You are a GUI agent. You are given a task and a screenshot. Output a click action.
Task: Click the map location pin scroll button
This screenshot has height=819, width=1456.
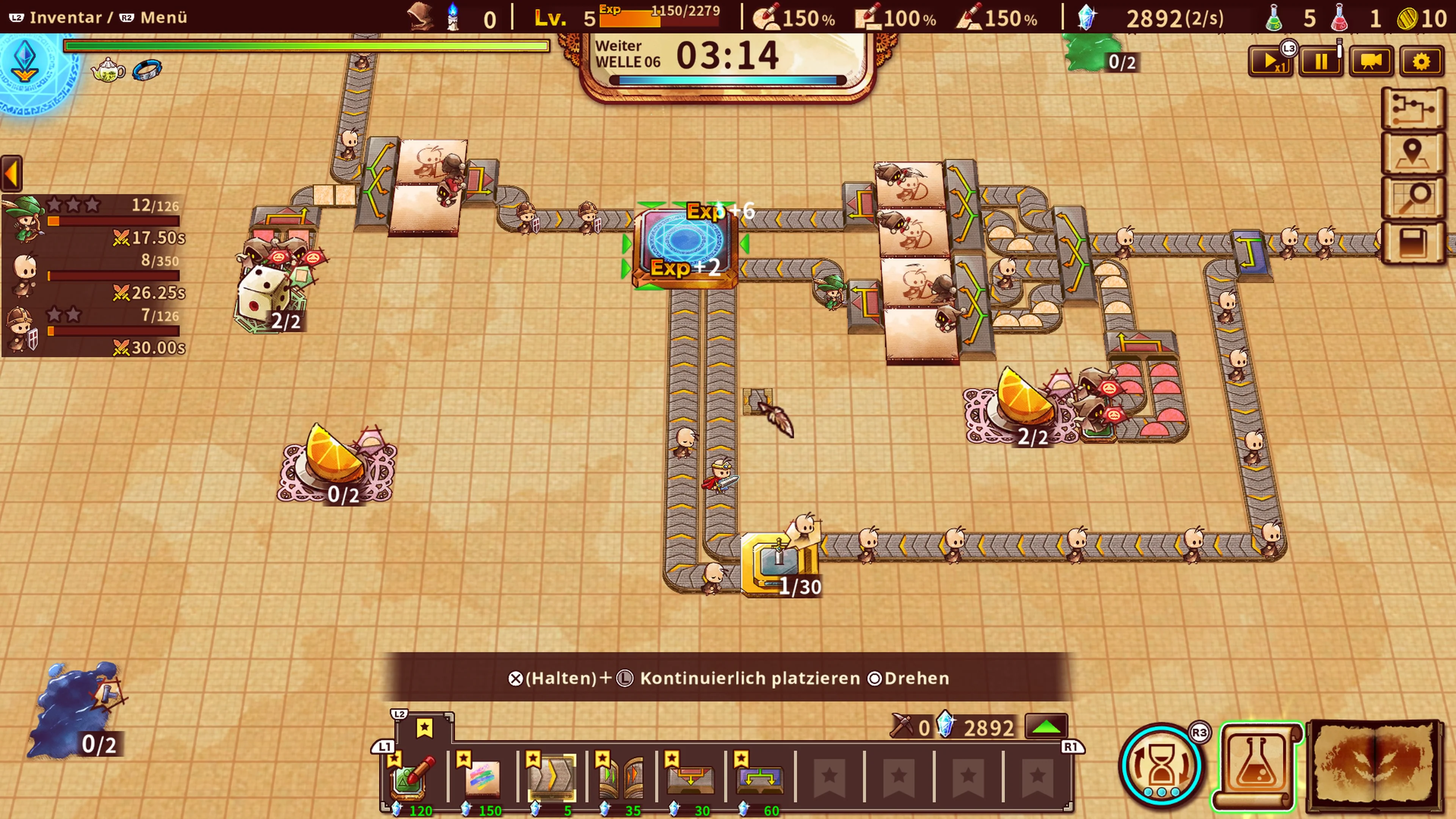point(1412,152)
